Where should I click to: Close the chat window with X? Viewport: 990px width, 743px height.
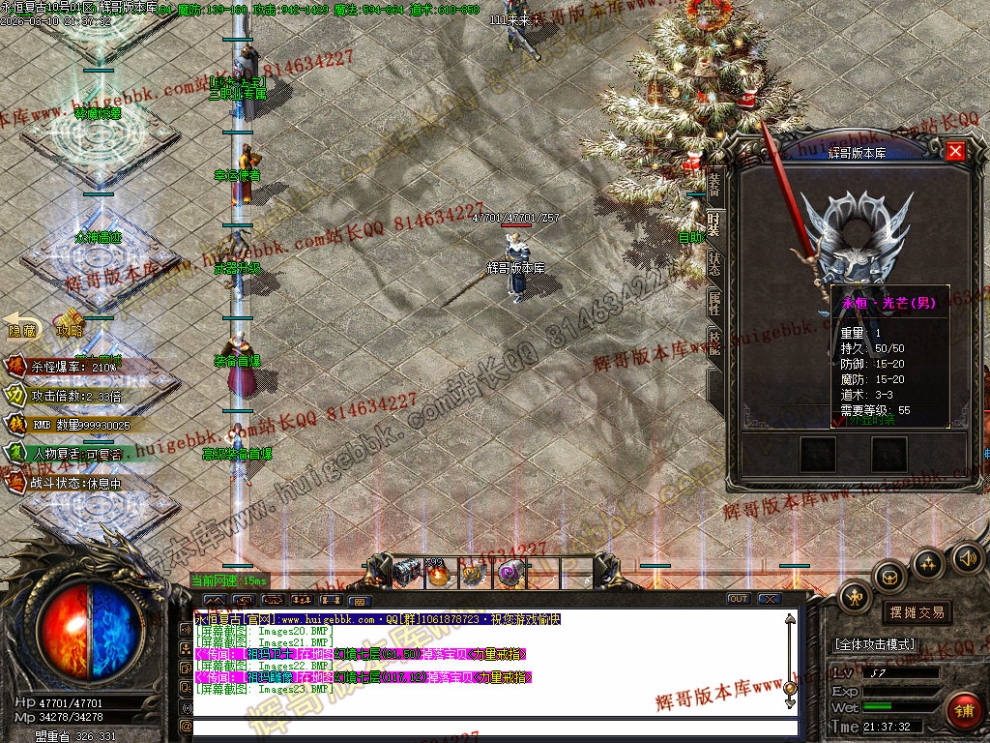[768, 599]
